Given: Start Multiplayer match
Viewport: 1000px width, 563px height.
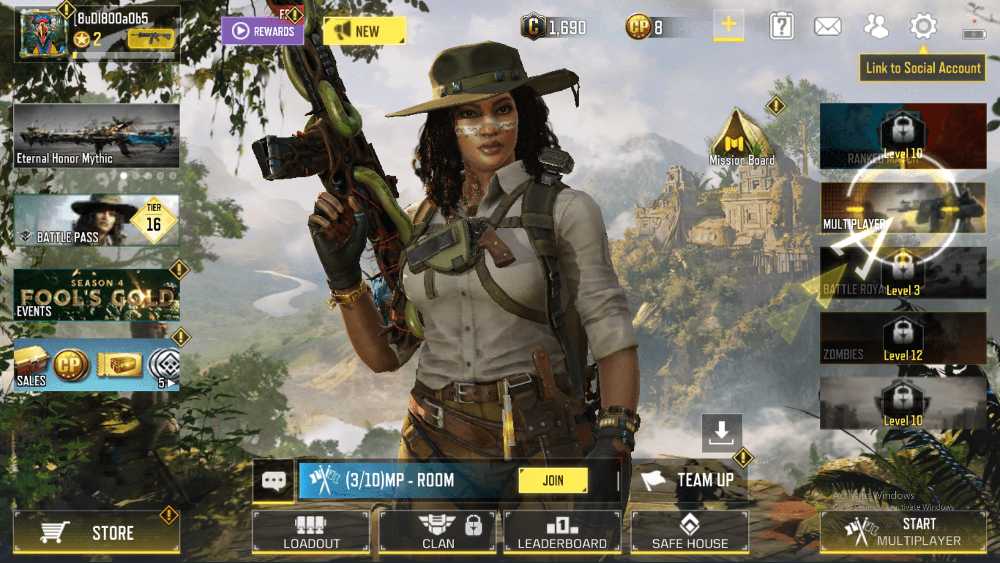Looking at the screenshot, I should coord(902,532).
